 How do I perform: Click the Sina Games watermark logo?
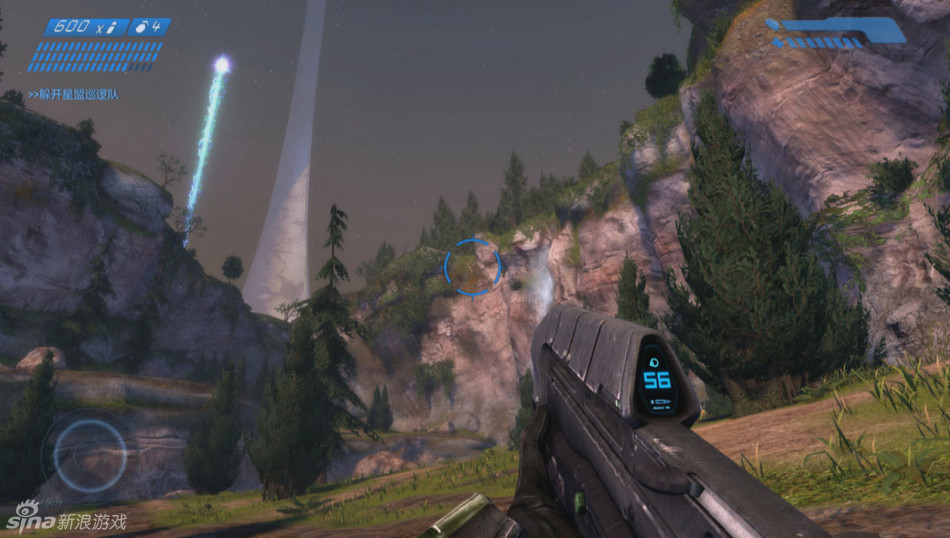tap(66, 519)
